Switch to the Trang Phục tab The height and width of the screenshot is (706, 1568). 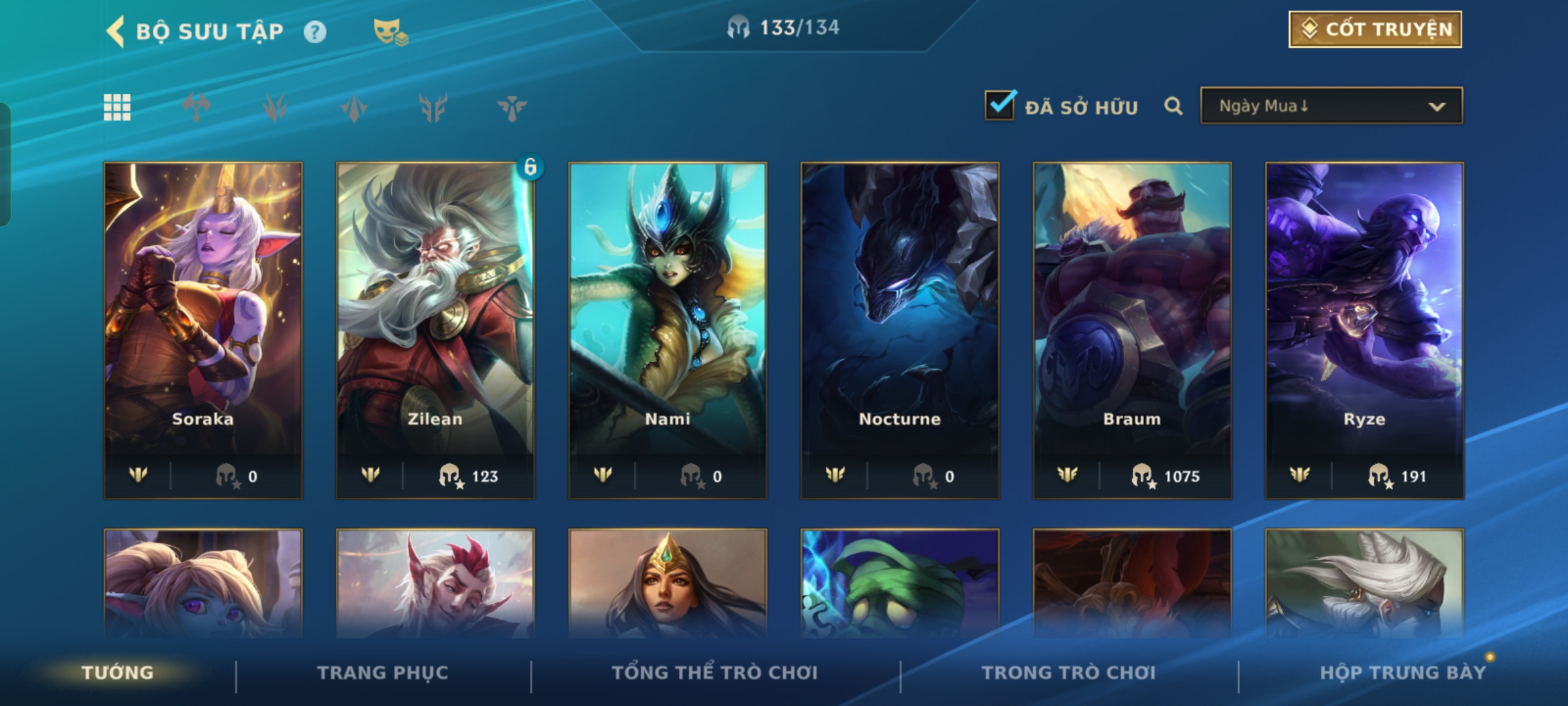(383, 673)
